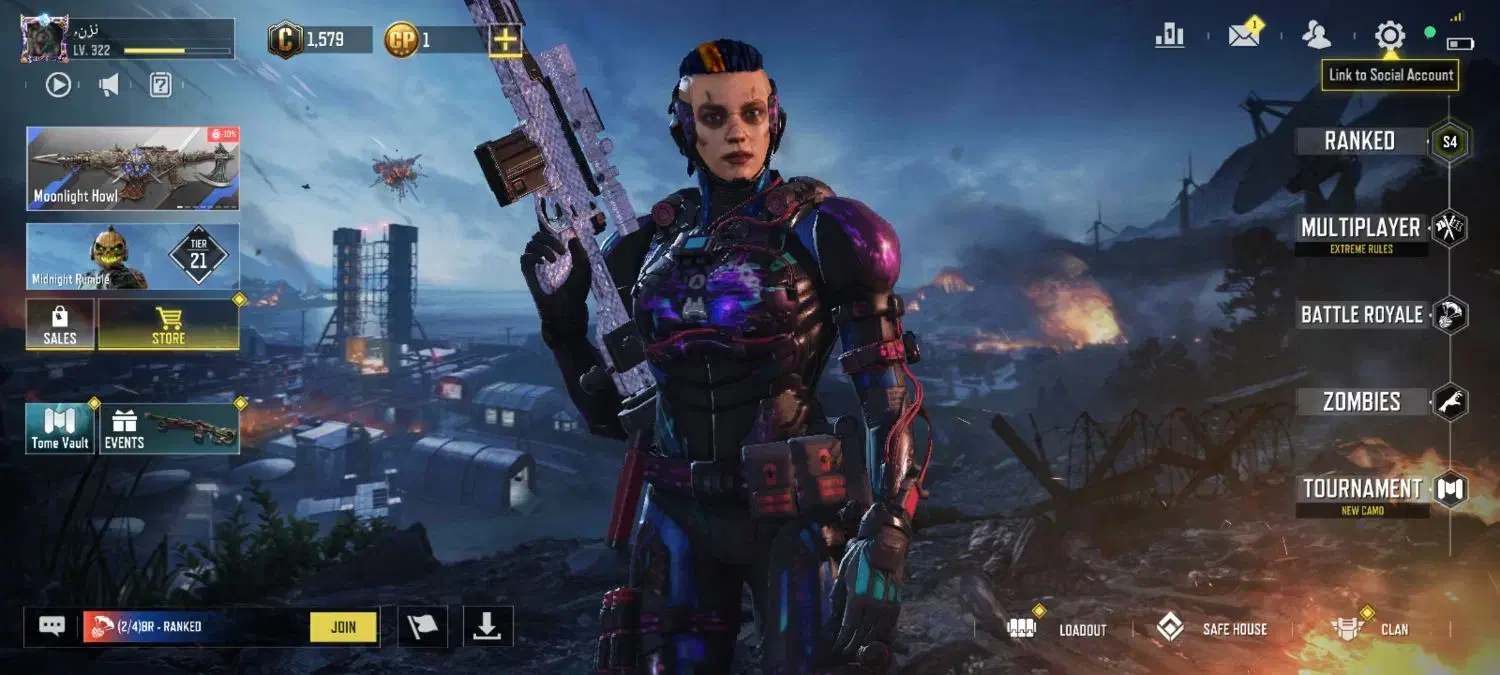Open the leaderboard bar chart icon
The image size is (1500, 675).
(1169, 36)
